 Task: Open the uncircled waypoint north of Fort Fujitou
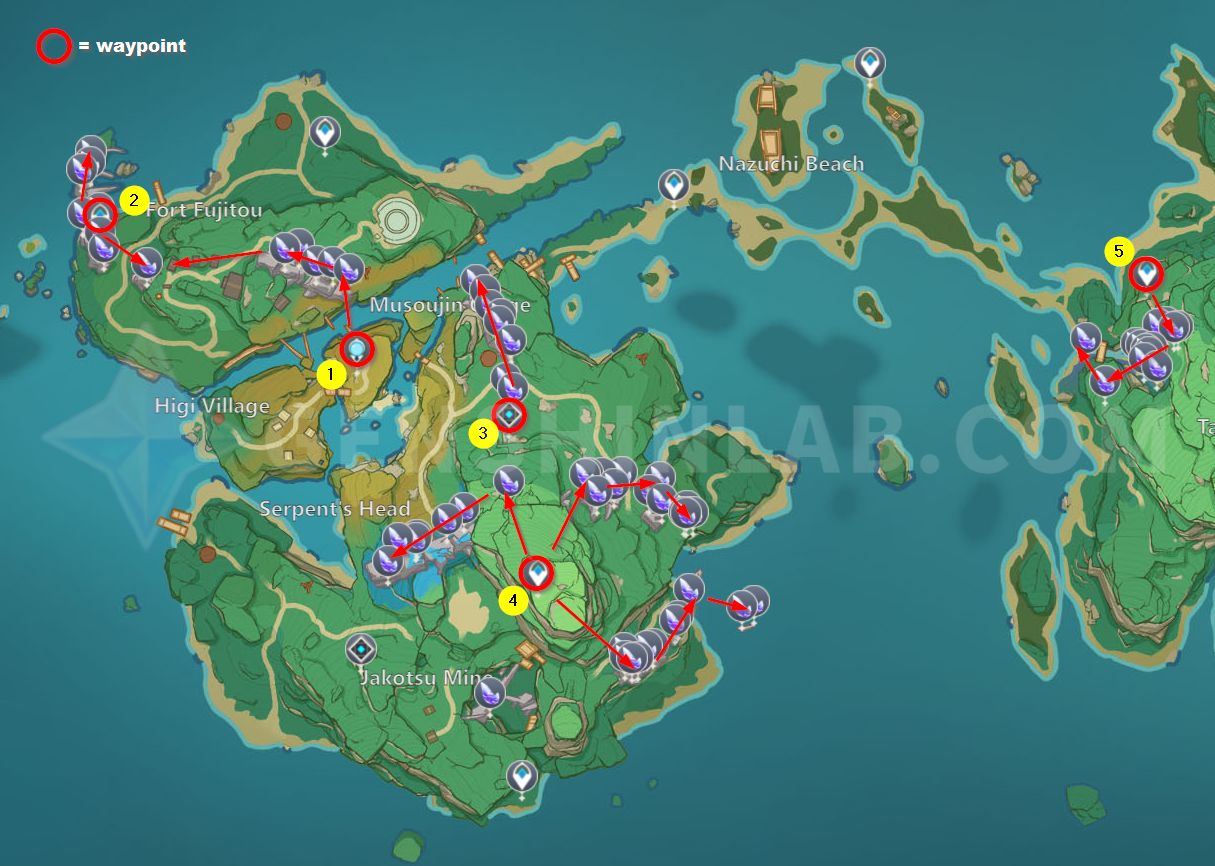(x=324, y=131)
